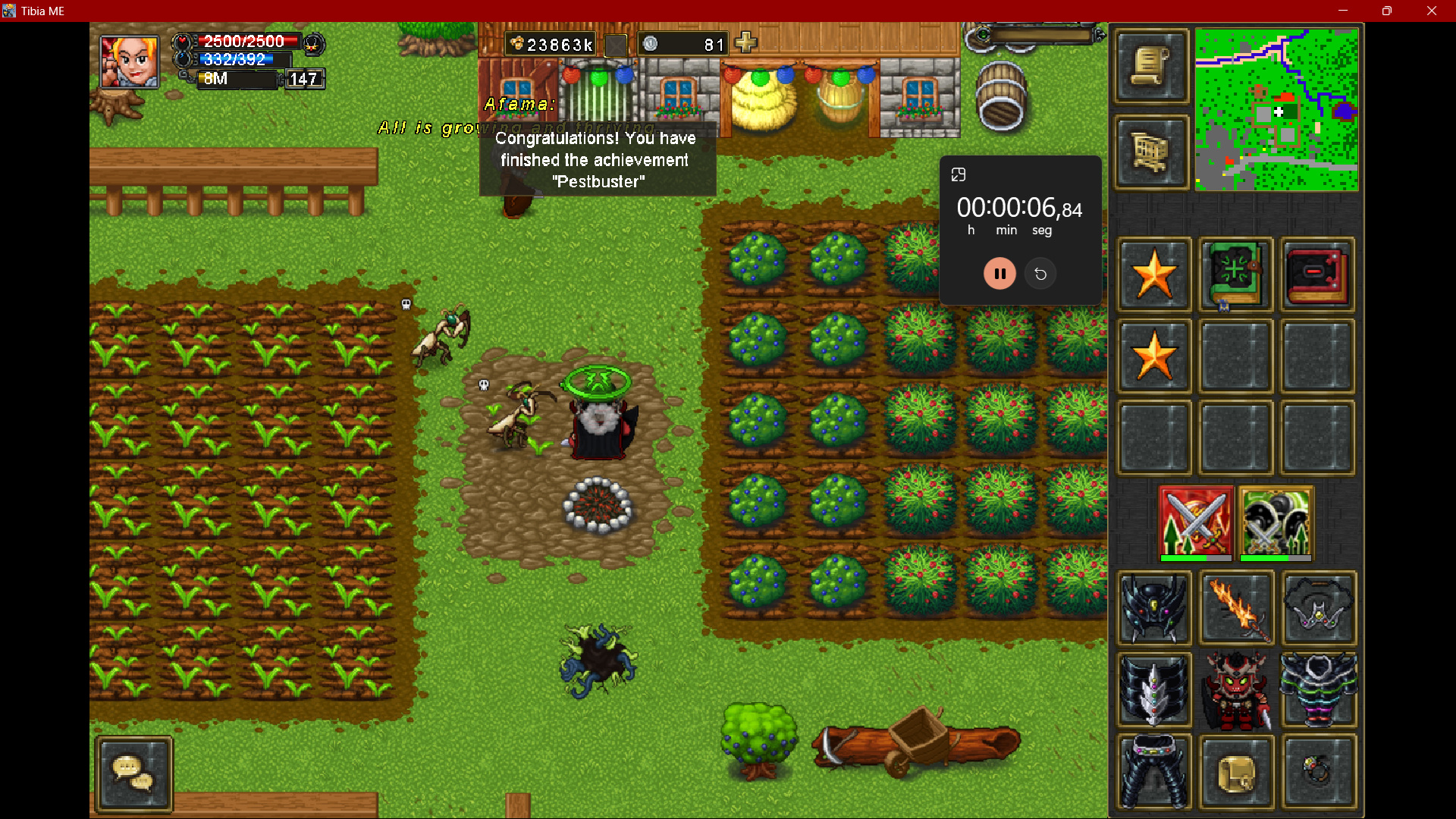
Task: Open the shopping cart store button
Action: (1150, 152)
